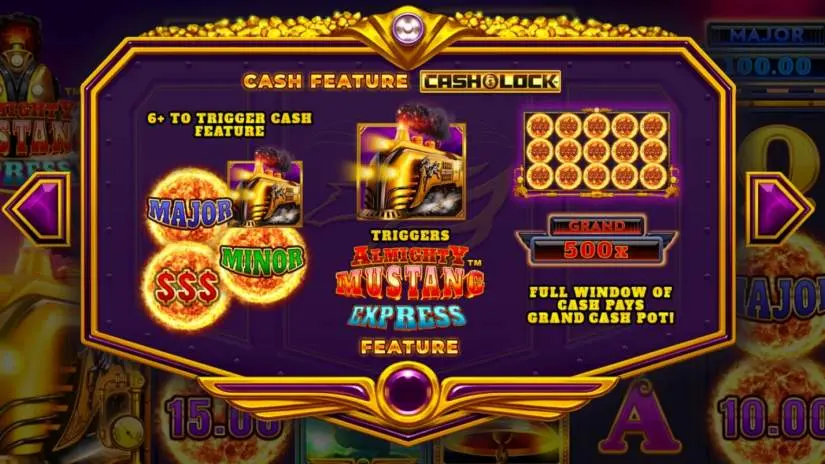Go to the previous paytable page arrow
This screenshot has height=464, width=825.
click(37, 208)
